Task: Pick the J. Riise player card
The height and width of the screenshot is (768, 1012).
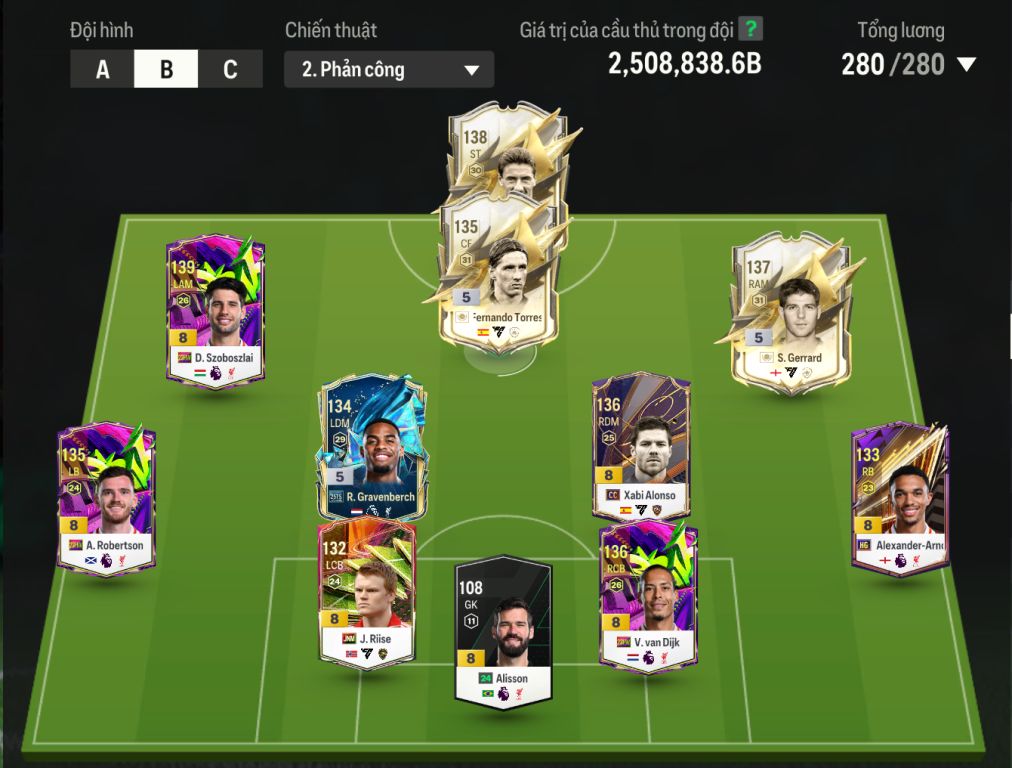Action: [x=366, y=595]
